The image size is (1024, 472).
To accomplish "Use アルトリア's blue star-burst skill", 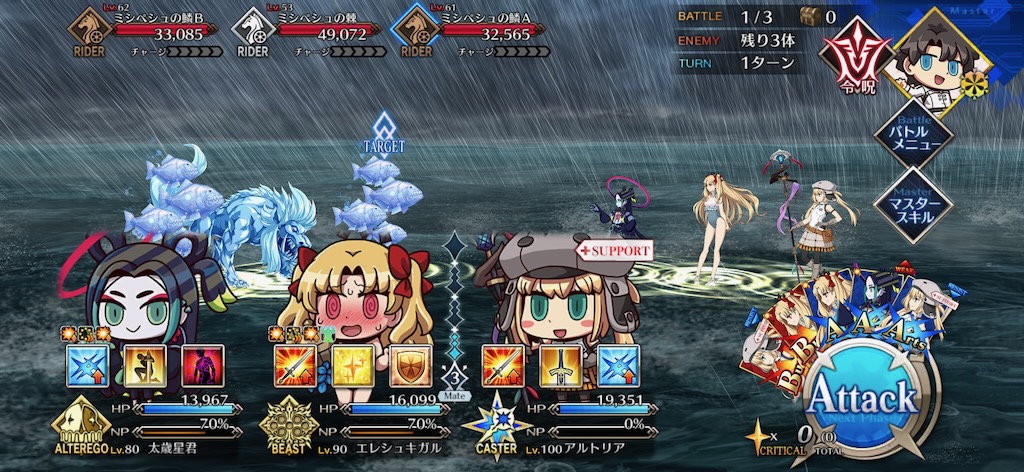I will pyautogui.click(x=617, y=365).
